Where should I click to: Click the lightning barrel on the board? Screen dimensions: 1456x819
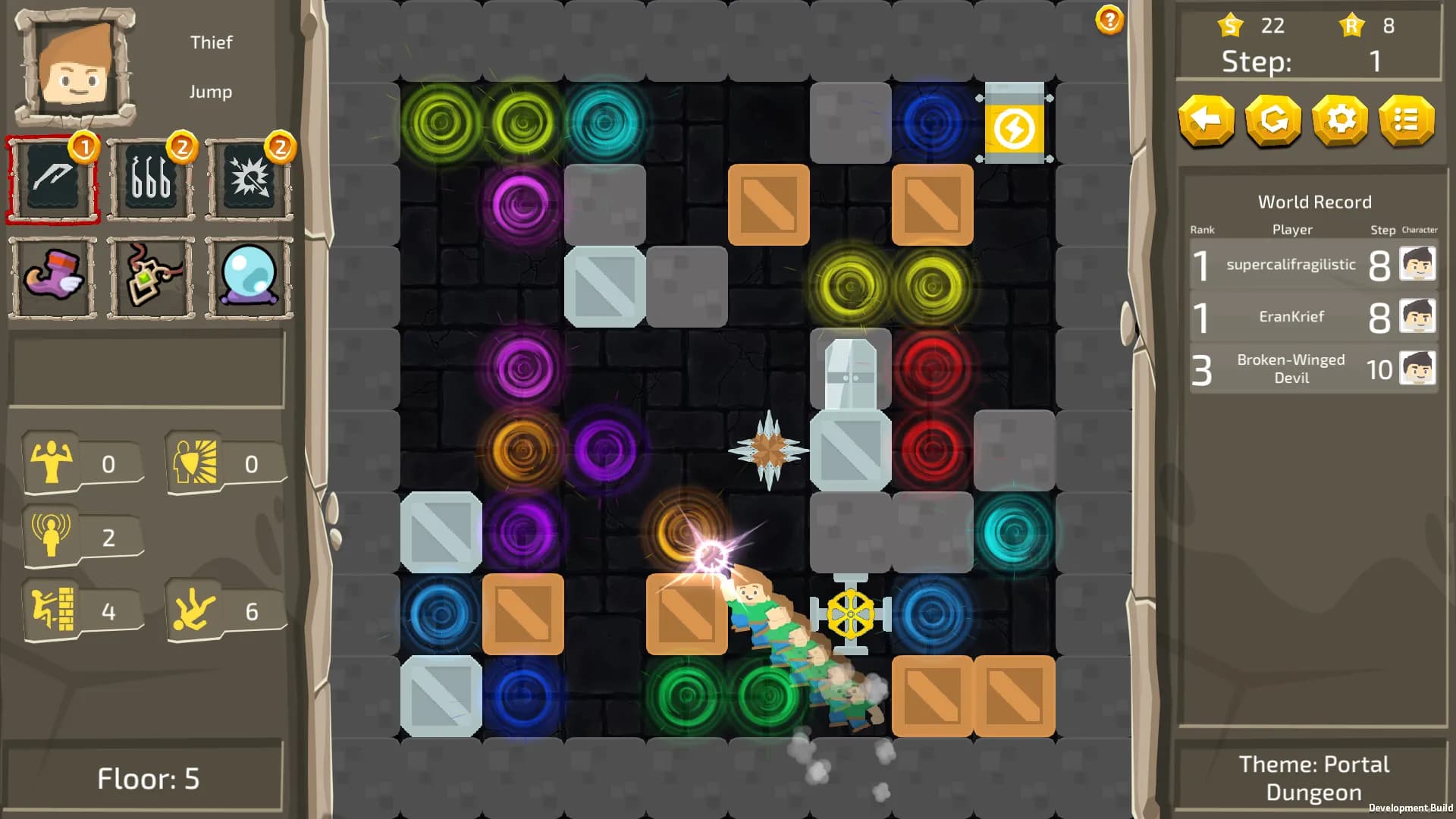[1015, 125]
